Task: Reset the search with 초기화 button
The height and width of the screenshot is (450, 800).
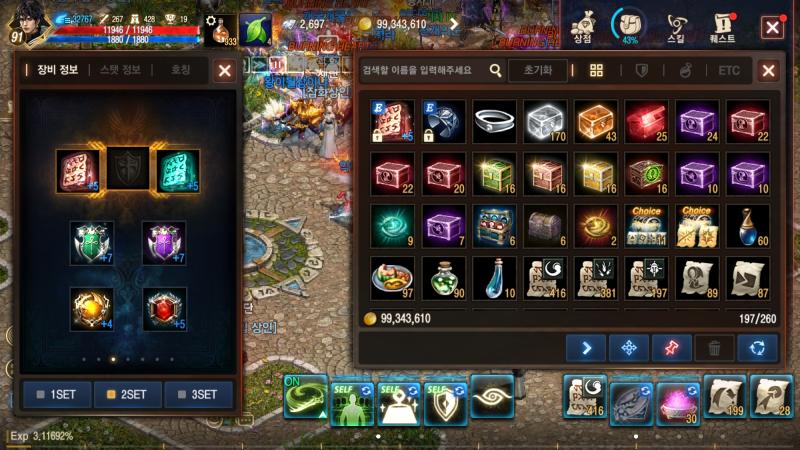Action: (537, 70)
